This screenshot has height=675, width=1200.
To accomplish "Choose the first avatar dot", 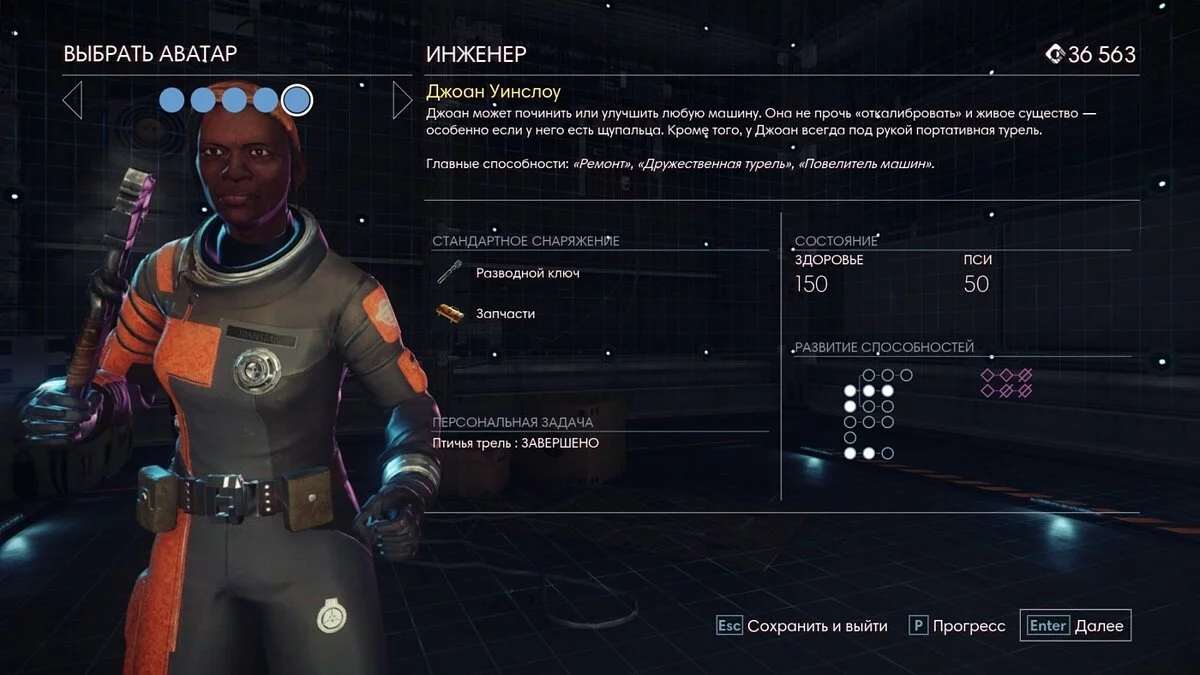I will click(172, 100).
